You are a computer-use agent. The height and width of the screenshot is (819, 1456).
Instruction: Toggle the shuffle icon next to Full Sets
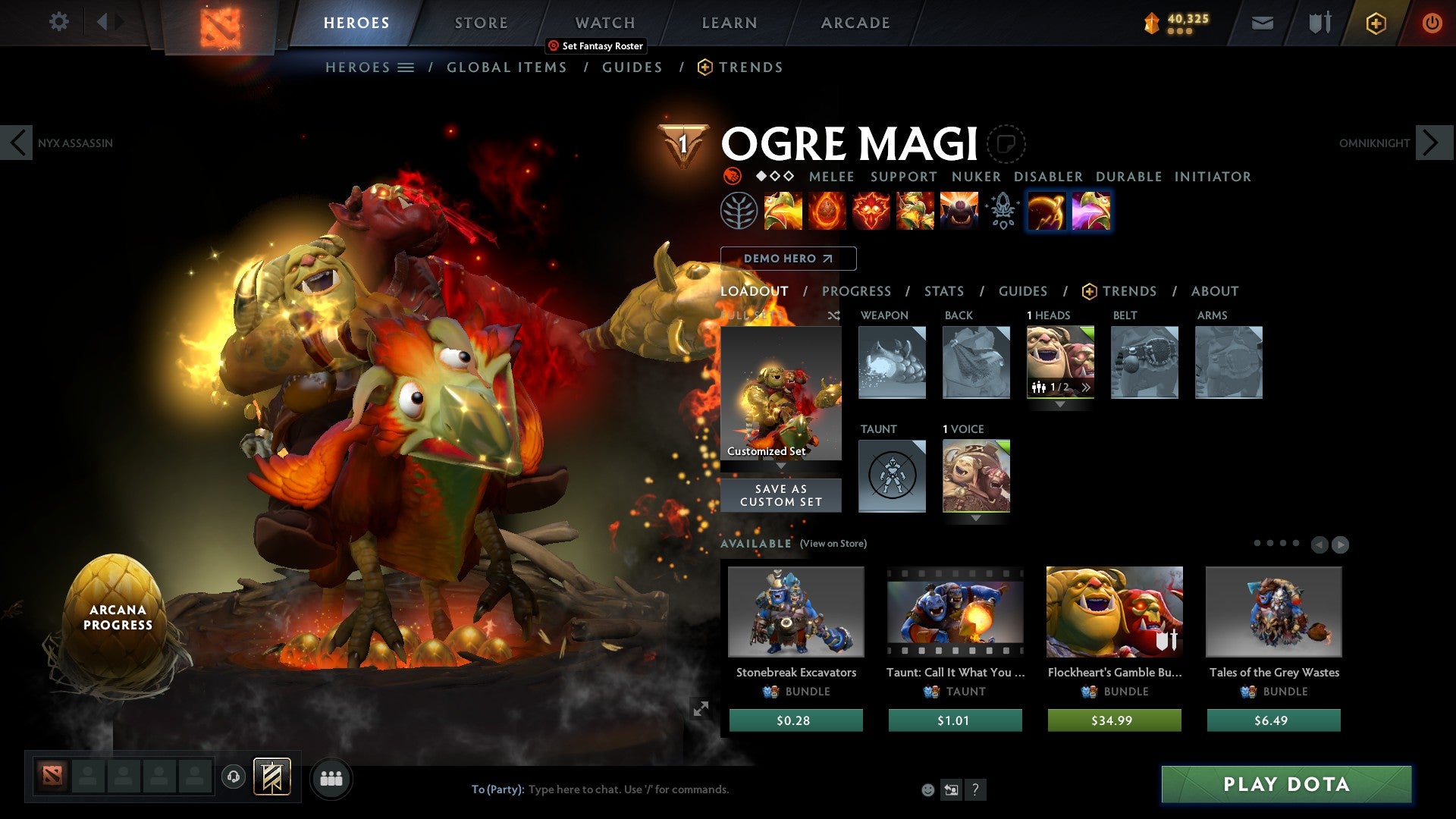click(834, 315)
